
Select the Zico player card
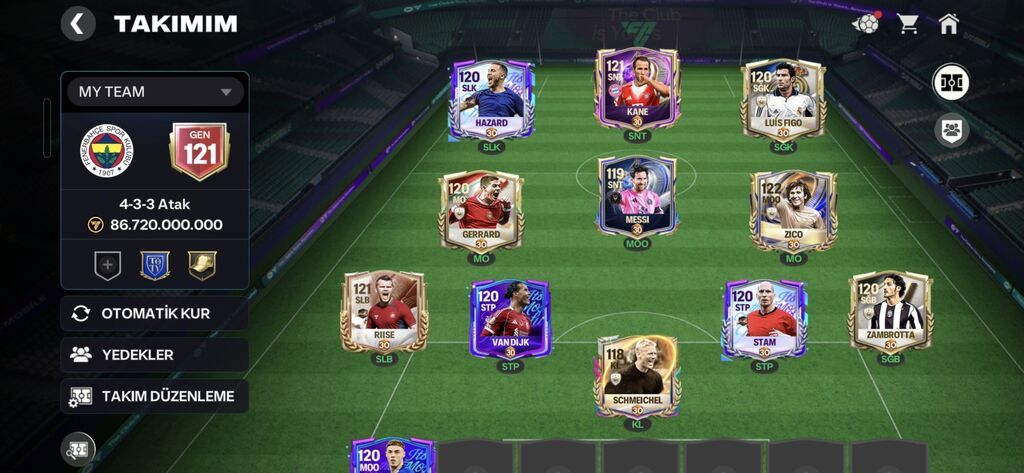pos(793,212)
